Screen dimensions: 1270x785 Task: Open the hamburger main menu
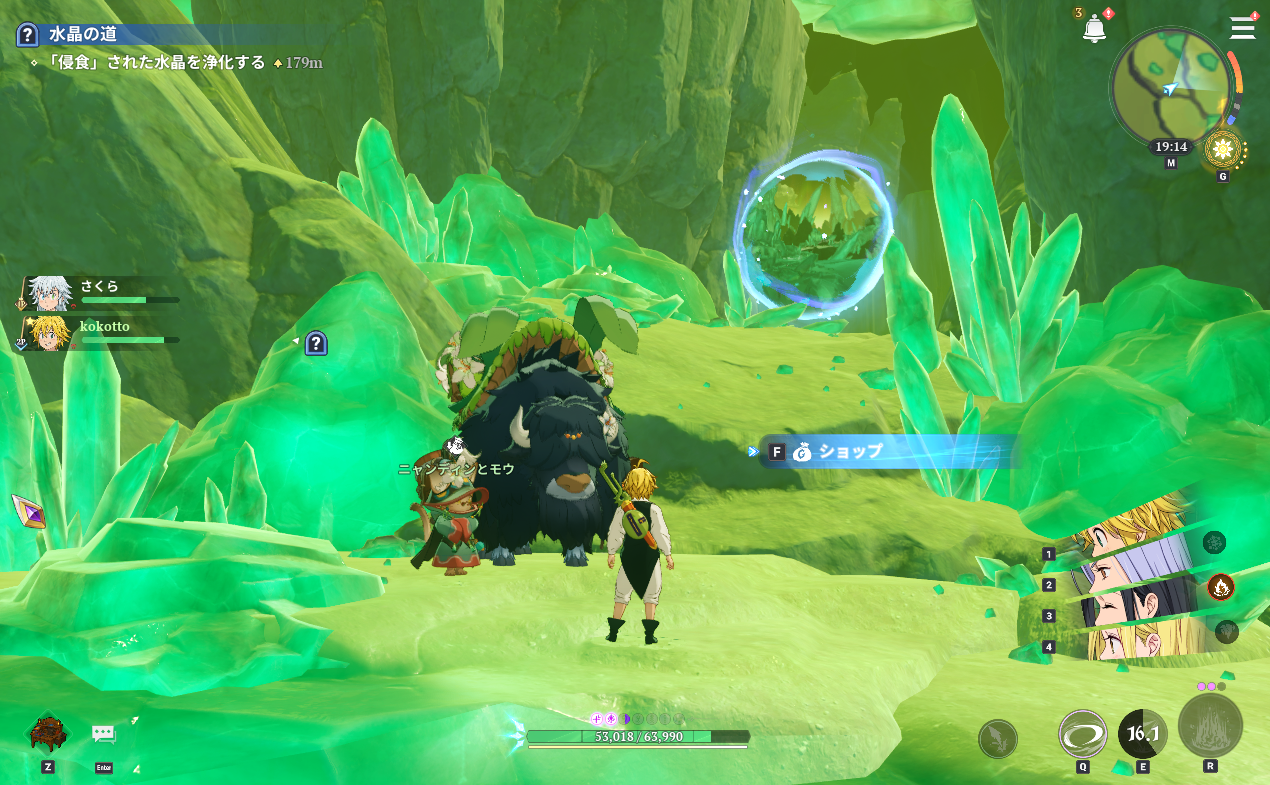click(1242, 28)
